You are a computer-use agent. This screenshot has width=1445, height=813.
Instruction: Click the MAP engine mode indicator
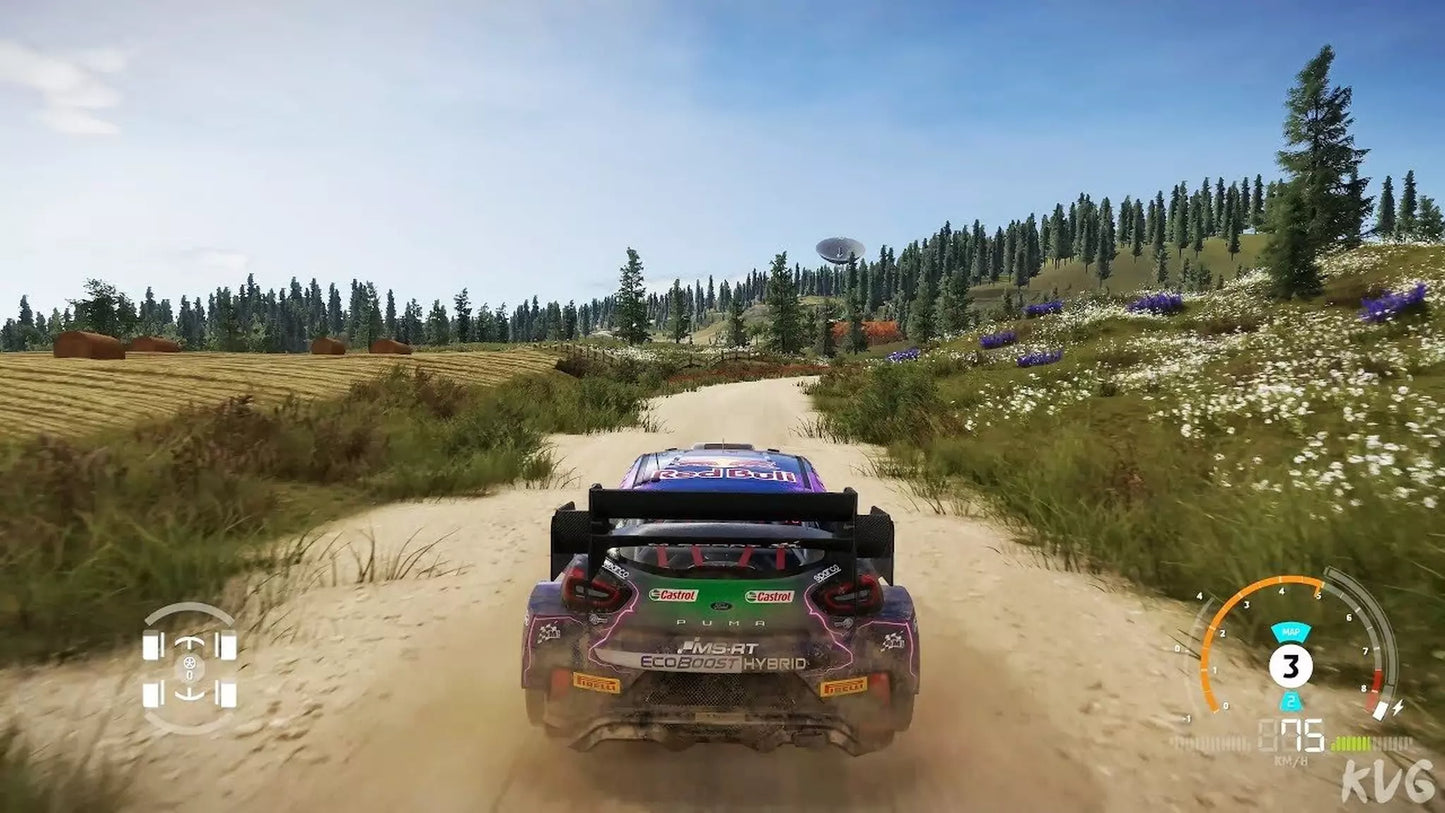(1292, 632)
